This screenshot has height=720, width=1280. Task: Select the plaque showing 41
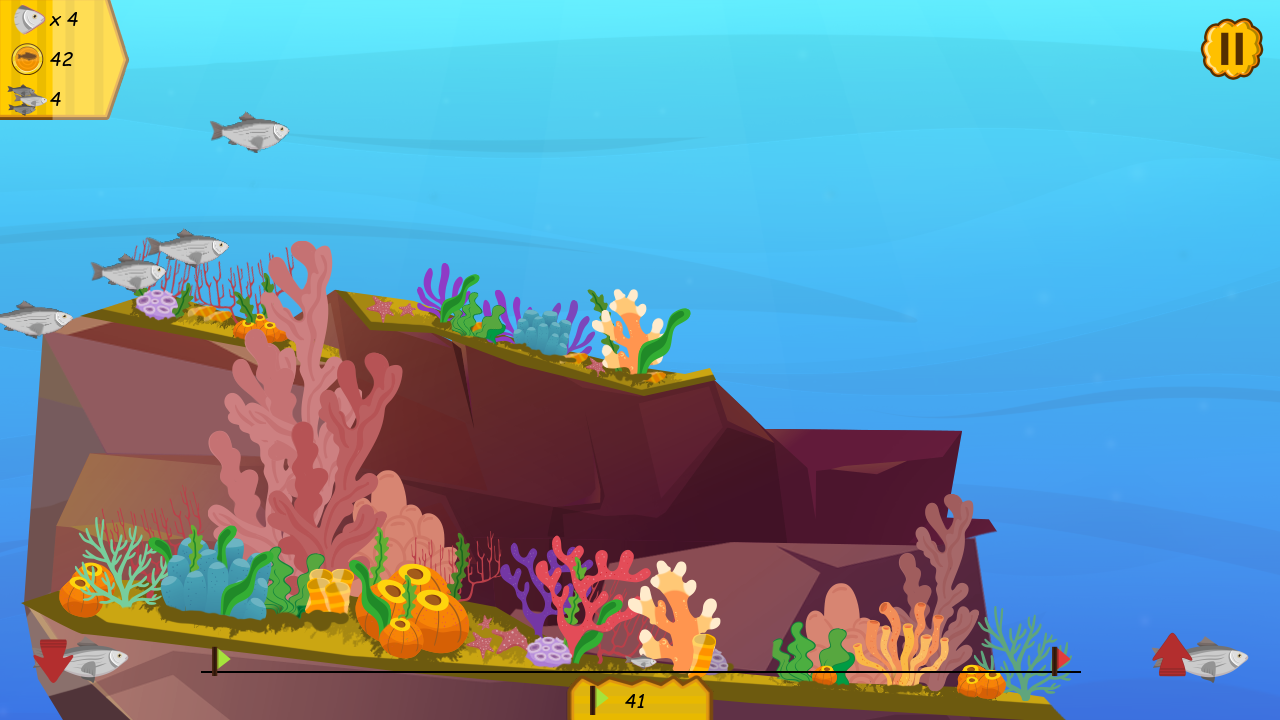[637, 700]
